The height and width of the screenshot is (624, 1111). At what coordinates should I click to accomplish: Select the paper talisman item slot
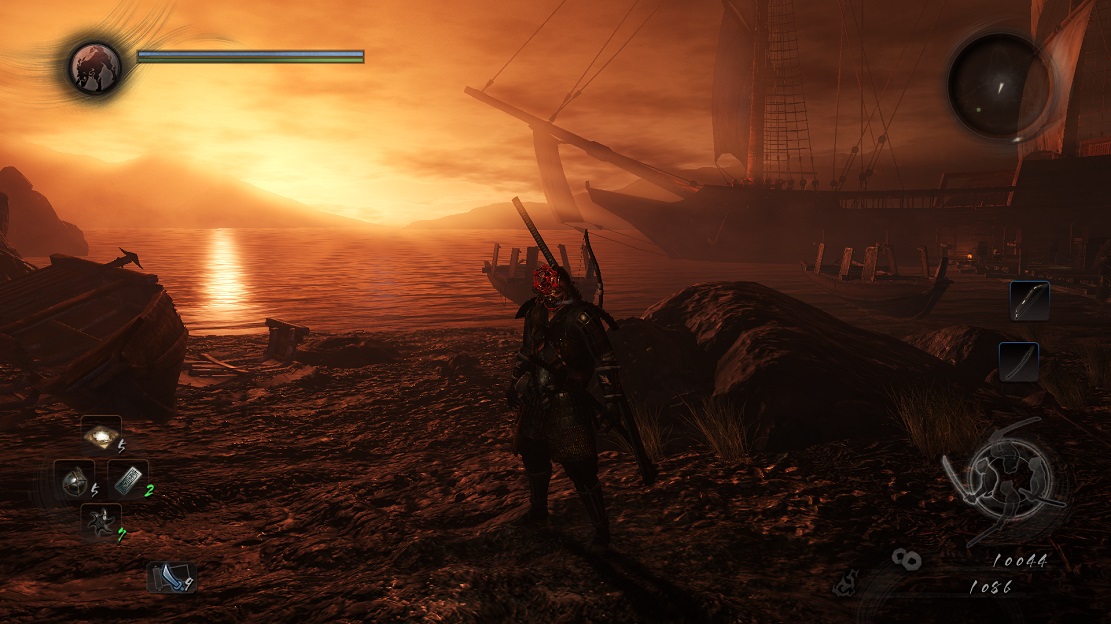(128, 480)
